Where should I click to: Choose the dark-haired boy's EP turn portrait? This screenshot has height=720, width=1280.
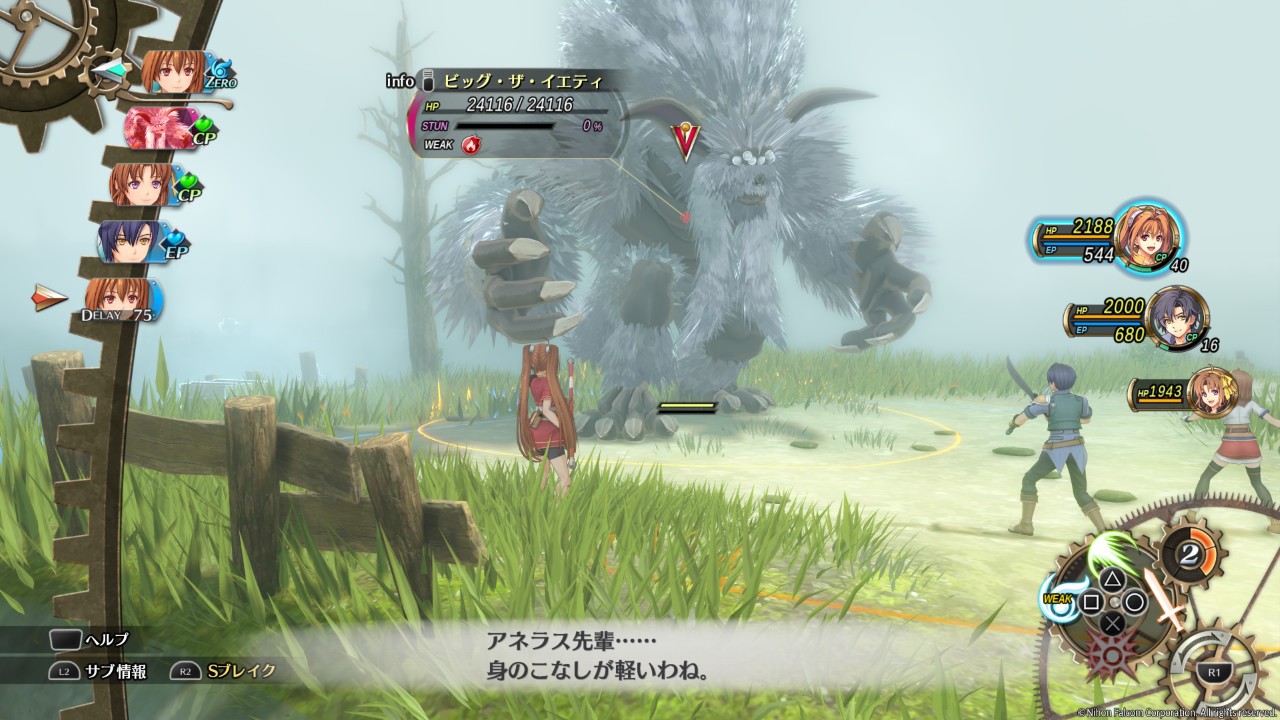(130, 241)
